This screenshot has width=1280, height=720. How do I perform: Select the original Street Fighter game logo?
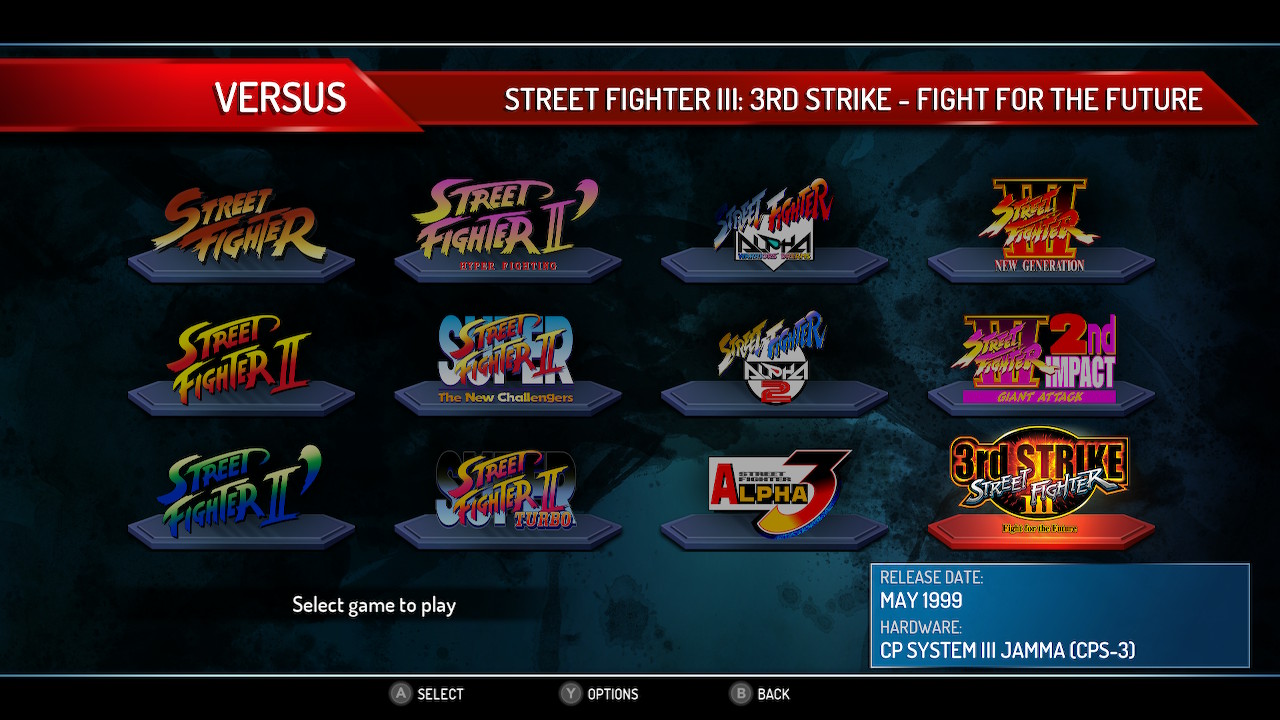[x=241, y=228]
